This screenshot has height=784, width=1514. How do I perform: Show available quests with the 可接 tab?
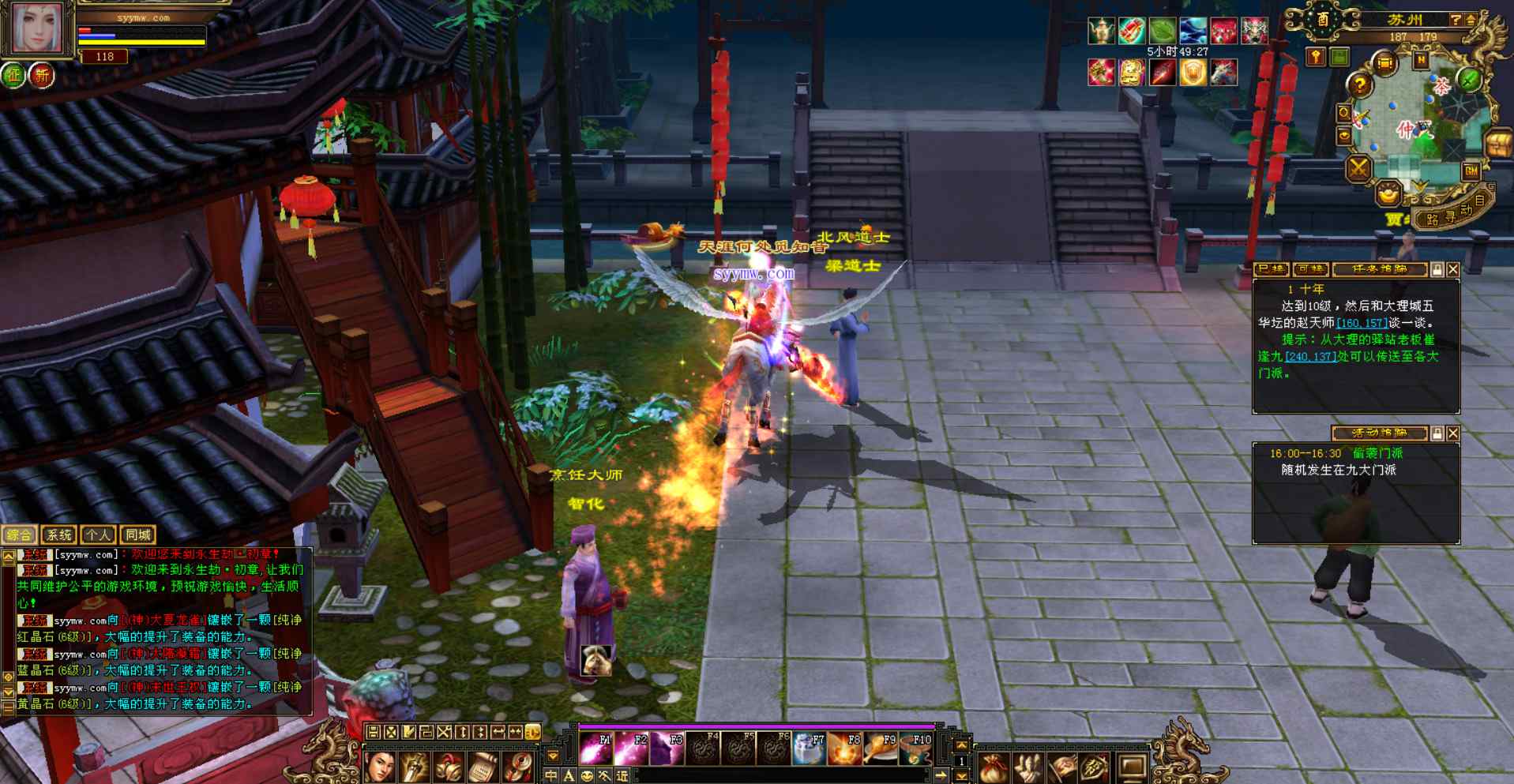point(1310,270)
